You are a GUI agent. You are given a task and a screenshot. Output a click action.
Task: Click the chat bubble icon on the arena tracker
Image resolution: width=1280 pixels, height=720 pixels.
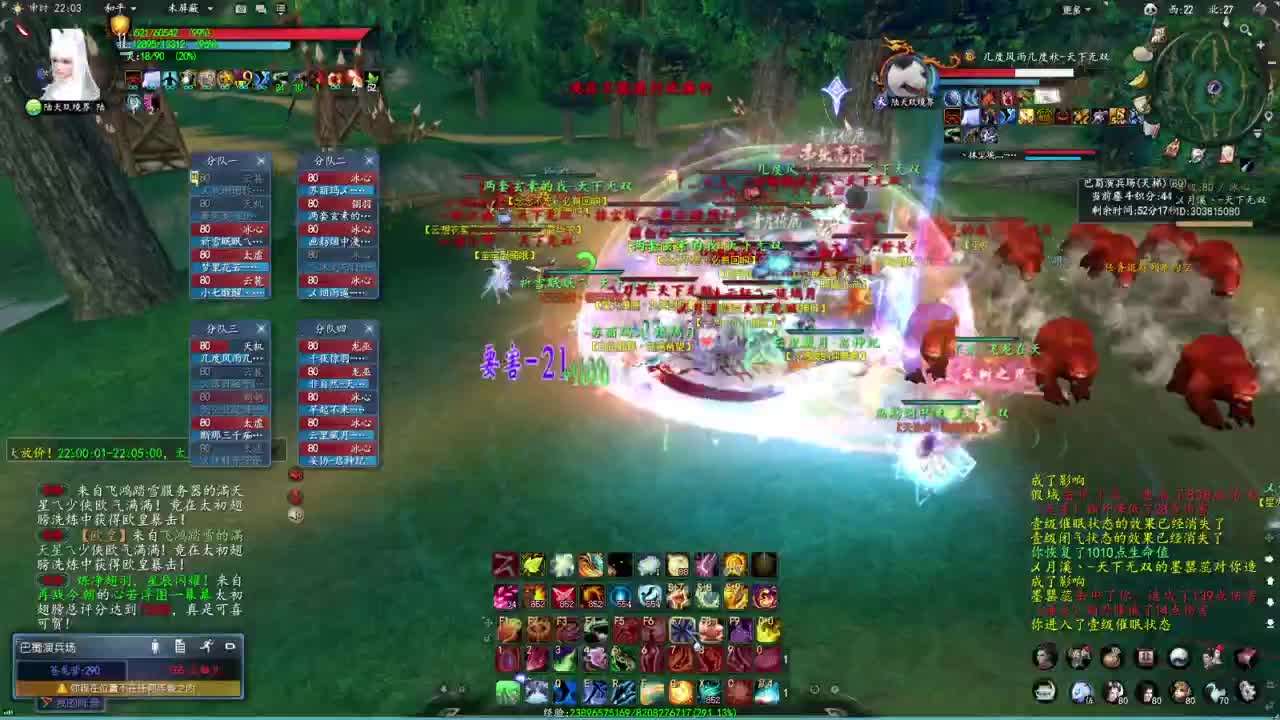pyautogui.click(x=229, y=647)
